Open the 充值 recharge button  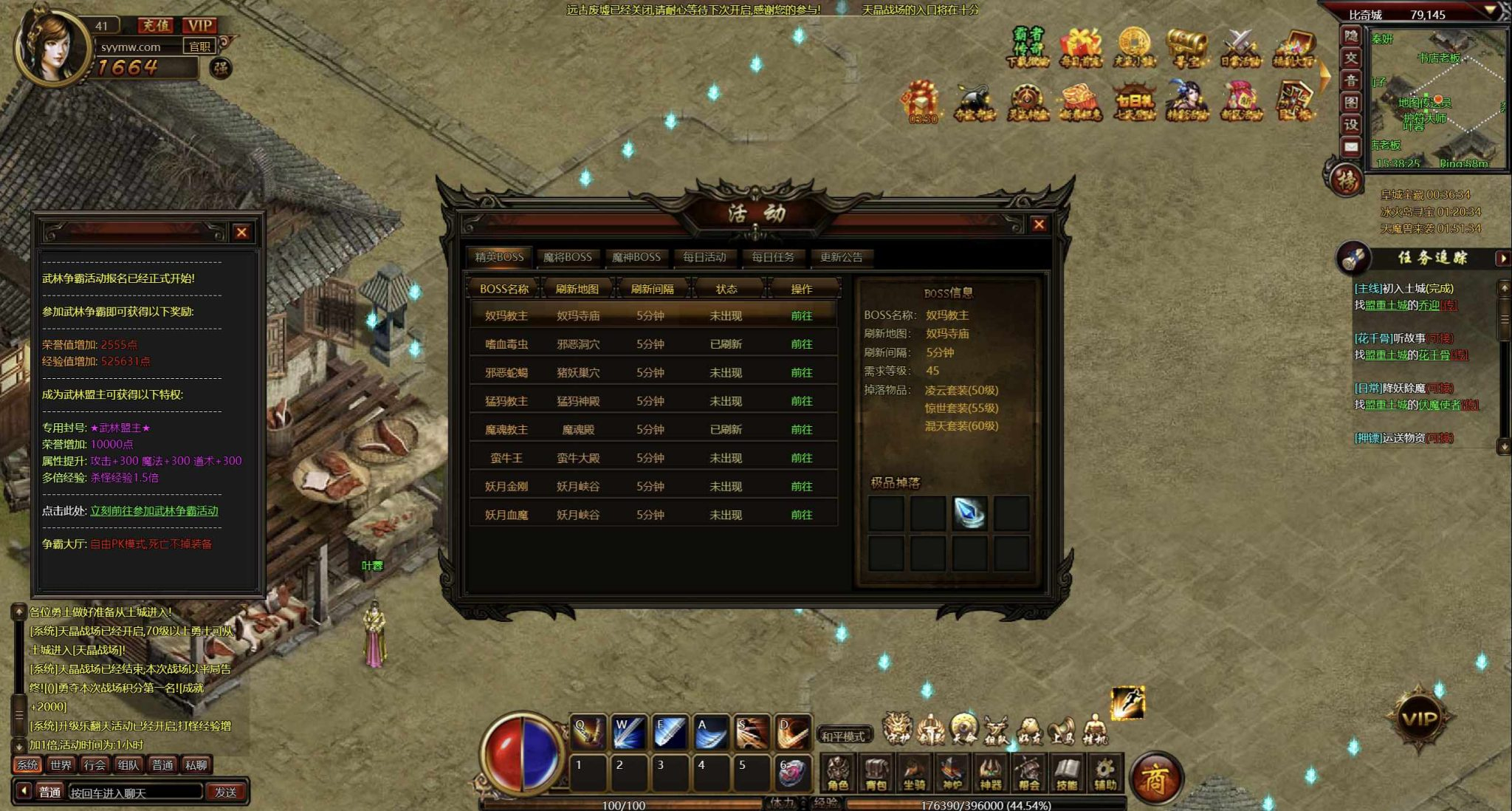point(155,25)
